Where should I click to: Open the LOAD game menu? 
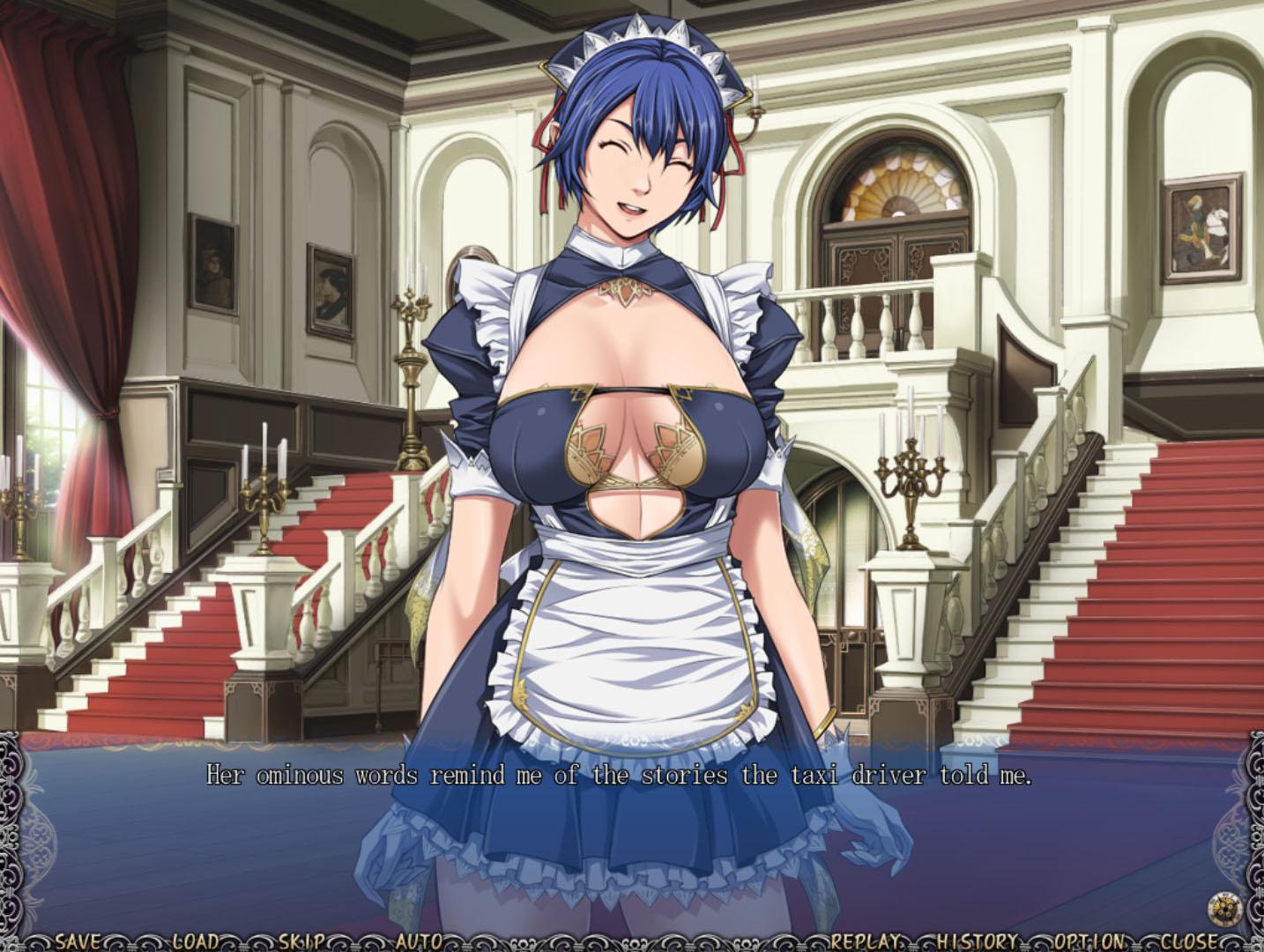pos(195,941)
